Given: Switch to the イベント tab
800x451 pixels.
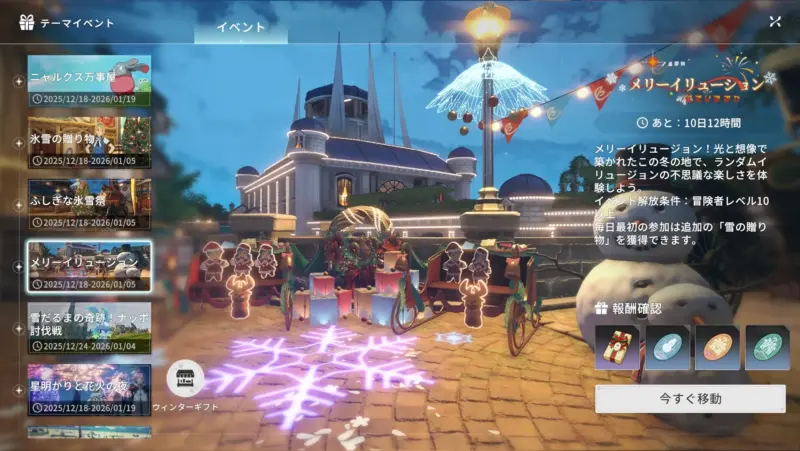Looking at the screenshot, I should (240, 27).
